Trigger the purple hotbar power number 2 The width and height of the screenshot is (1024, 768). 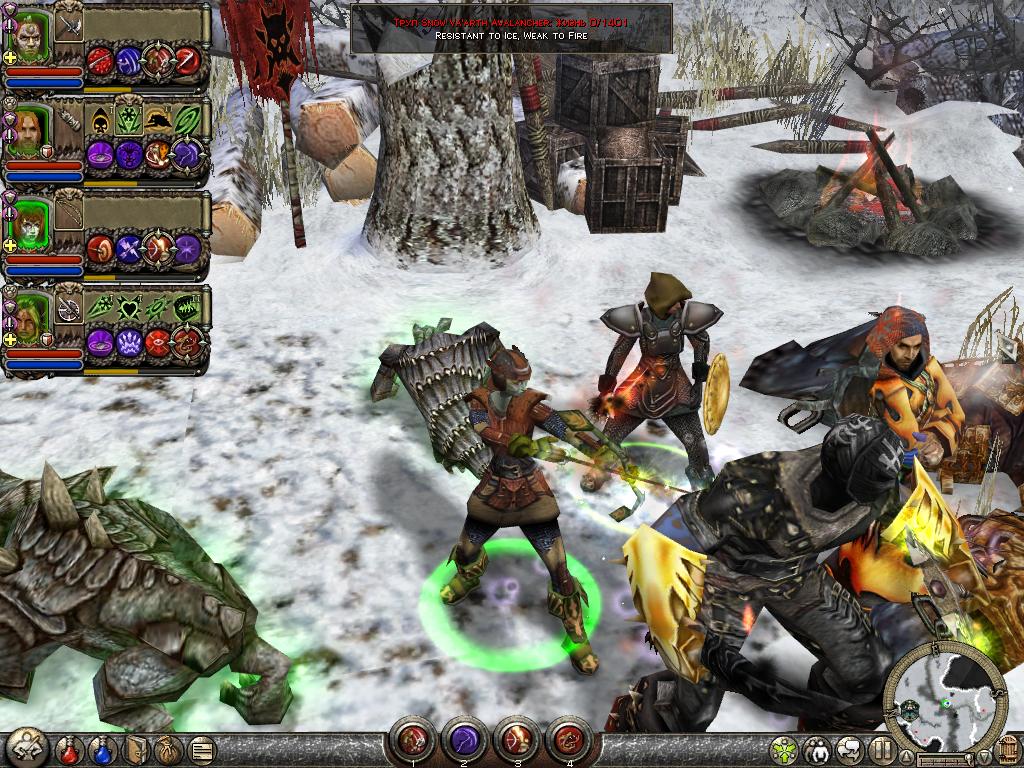(x=464, y=740)
